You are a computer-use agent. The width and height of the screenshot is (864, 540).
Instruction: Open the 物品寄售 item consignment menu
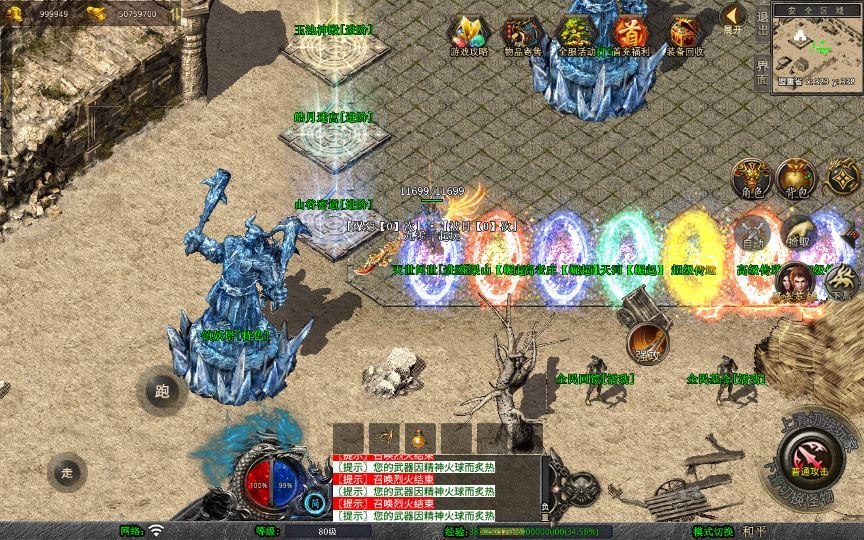point(521,34)
